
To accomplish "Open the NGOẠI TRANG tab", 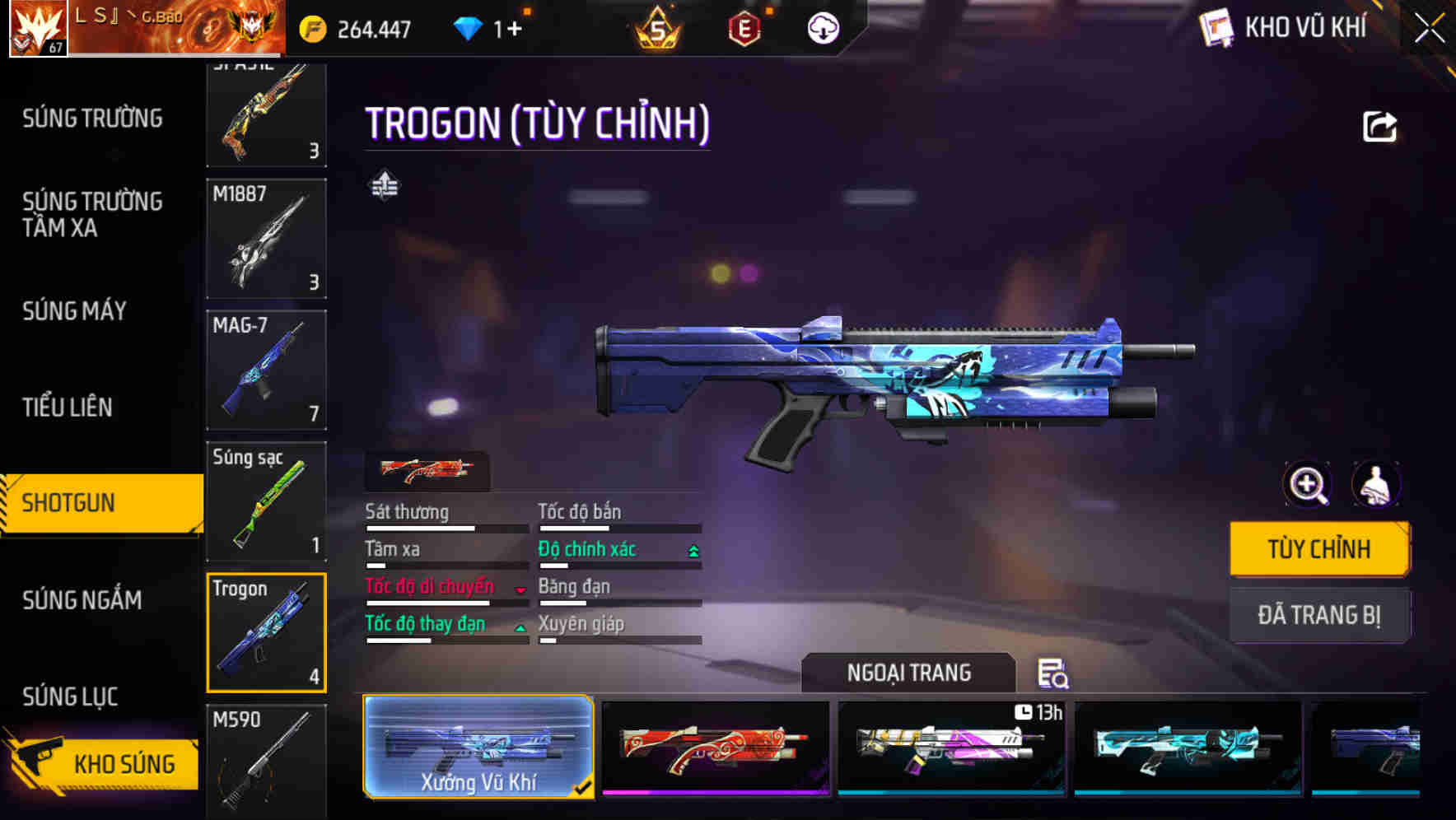I will (x=908, y=673).
